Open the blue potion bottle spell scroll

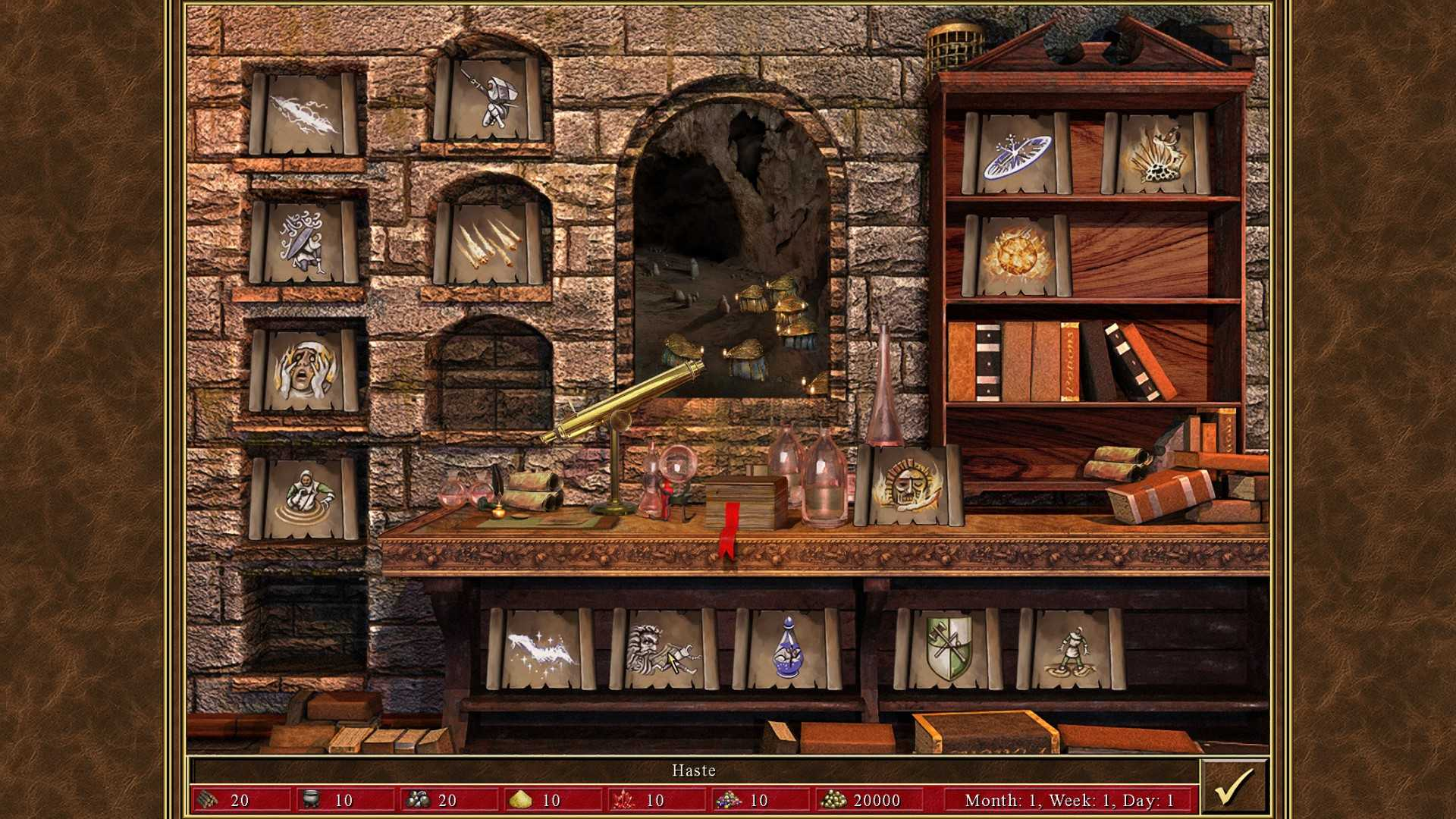tap(789, 648)
